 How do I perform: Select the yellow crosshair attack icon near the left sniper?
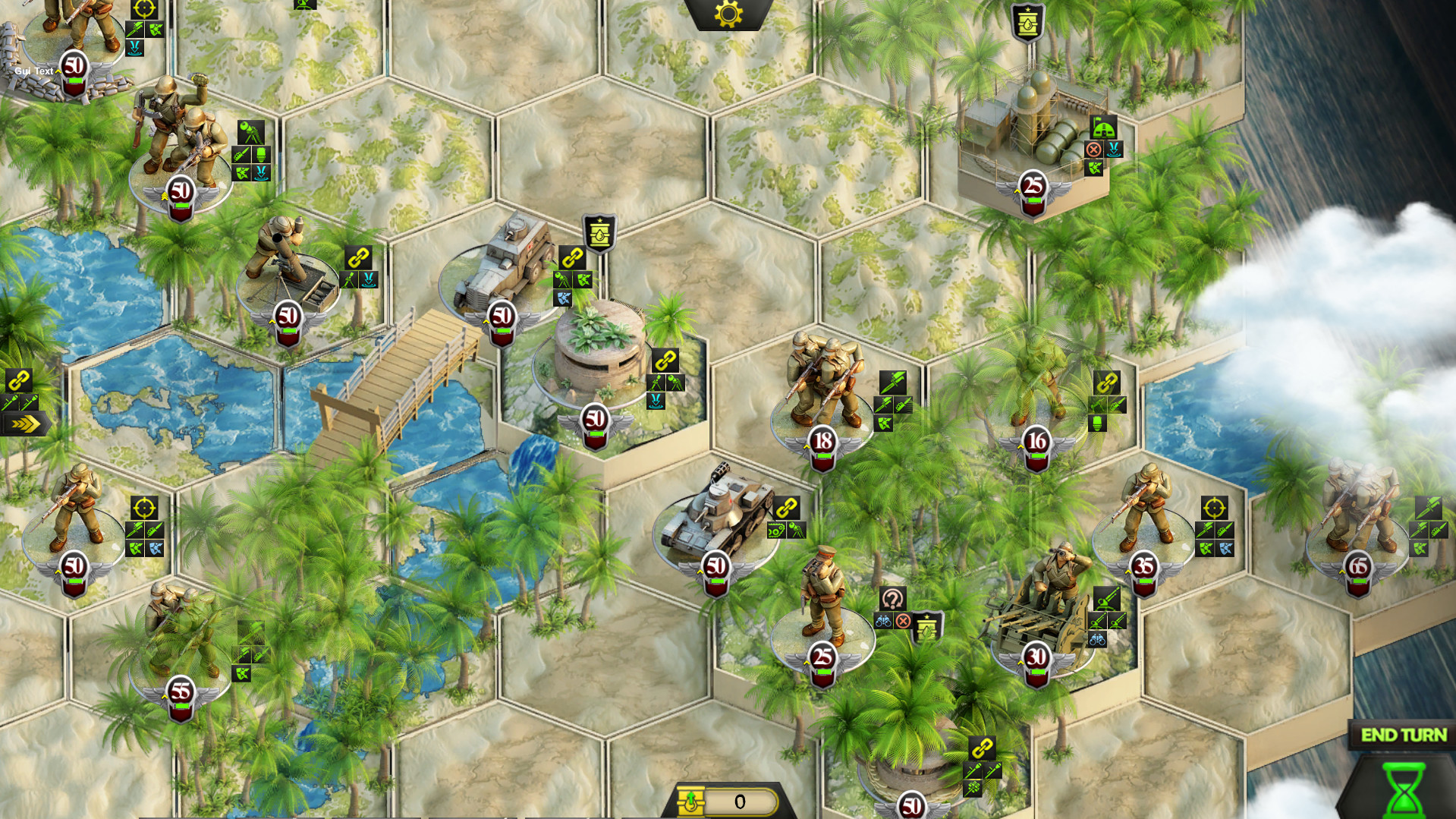pos(143,509)
